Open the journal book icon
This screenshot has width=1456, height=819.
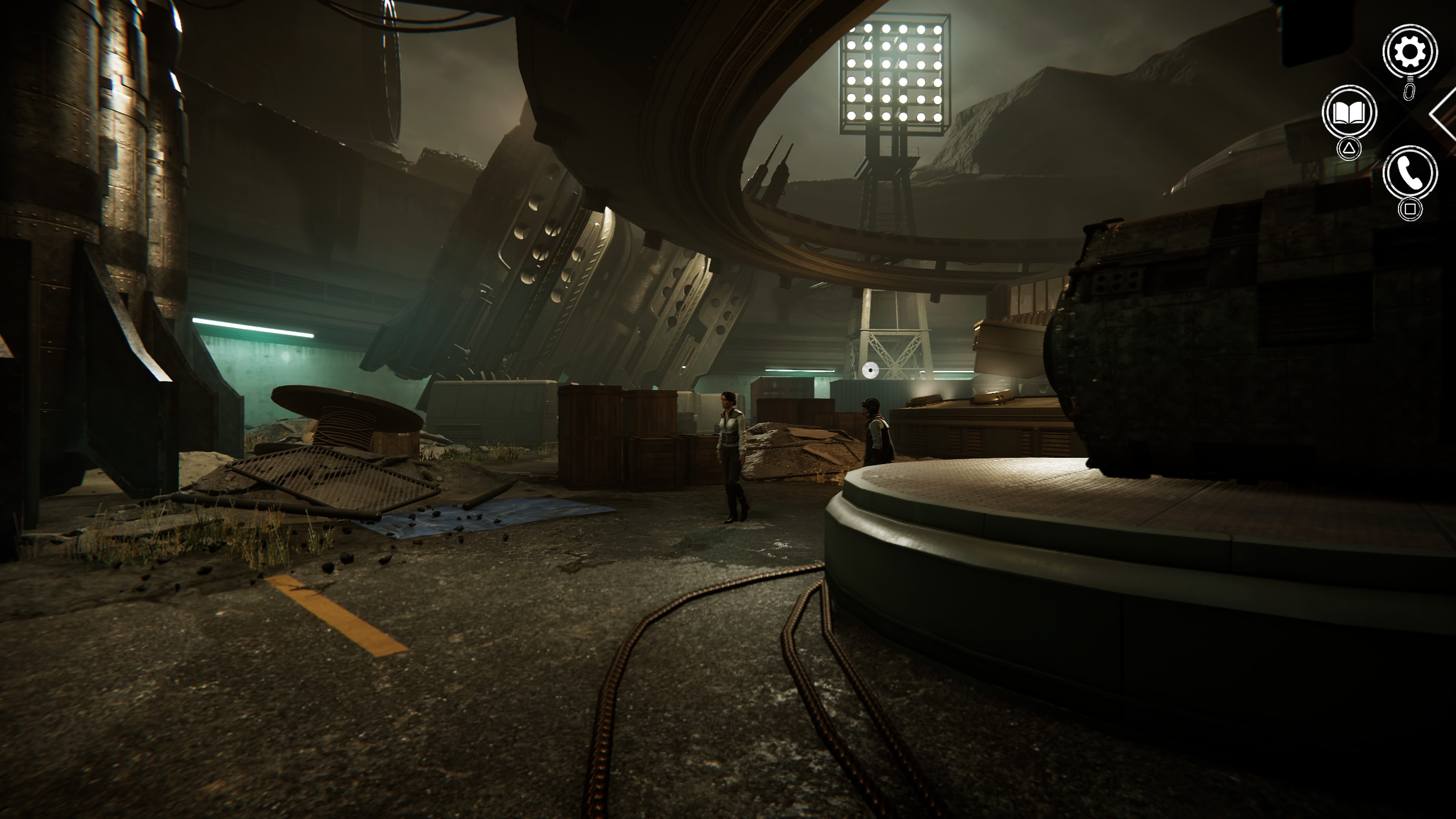click(1349, 113)
